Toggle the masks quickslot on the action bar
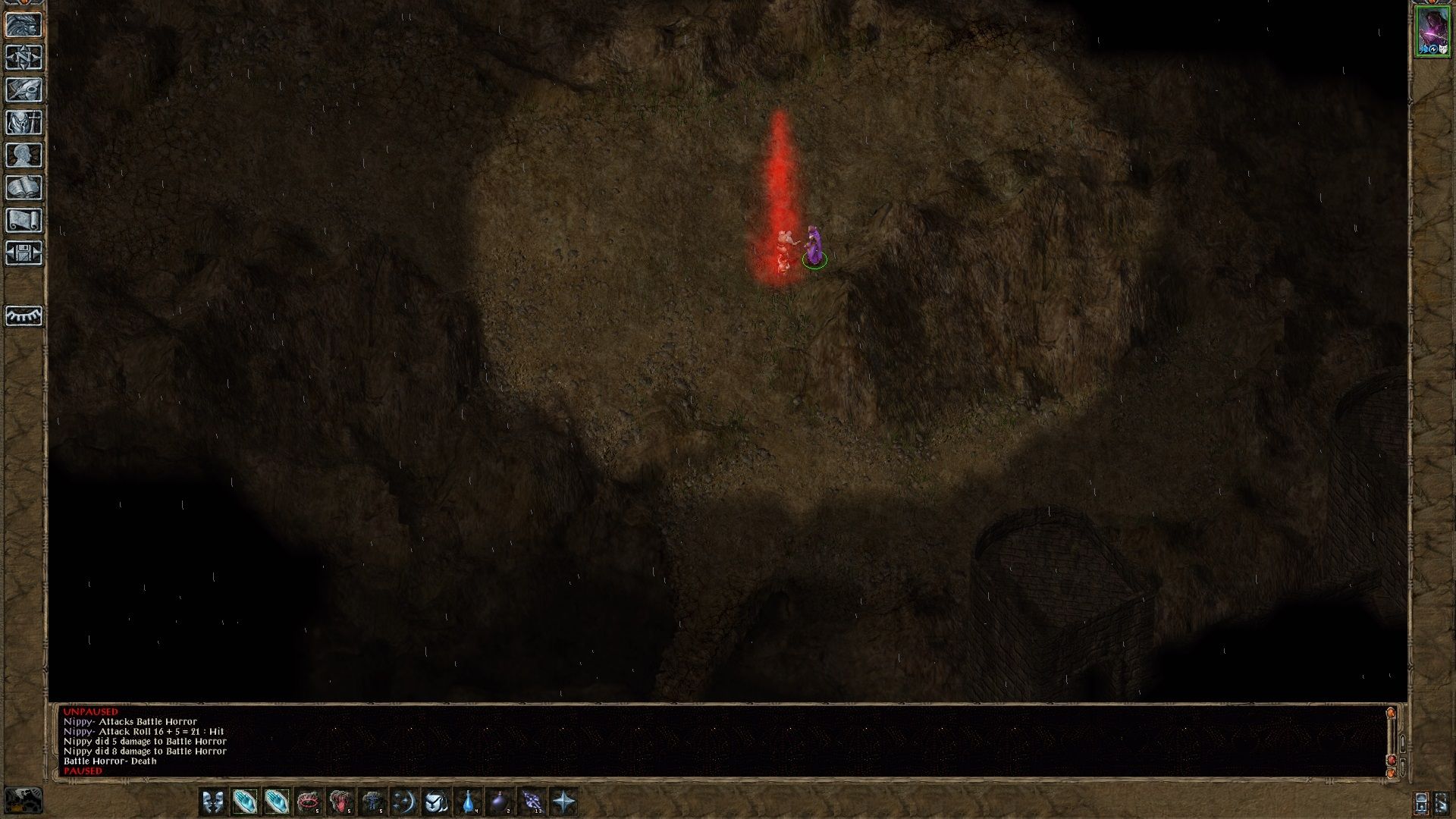 coord(213,799)
